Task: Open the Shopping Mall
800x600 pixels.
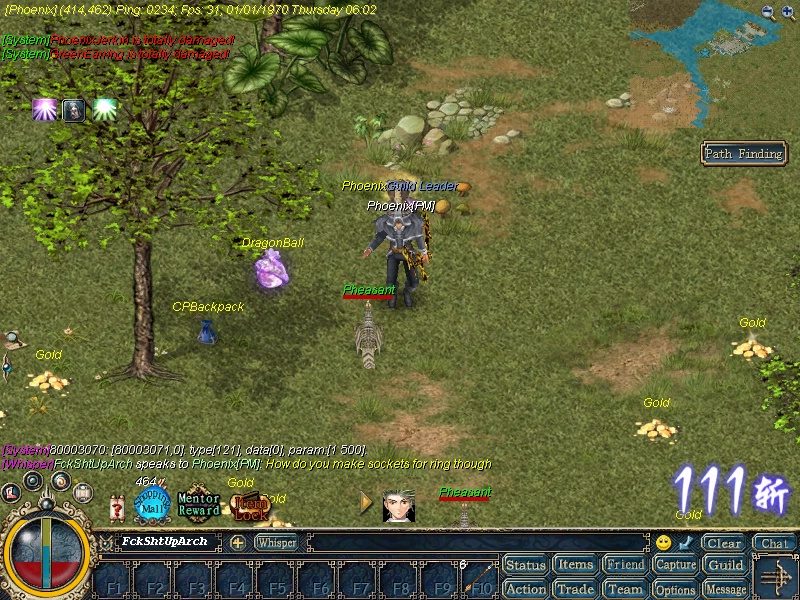Action: 152,504
